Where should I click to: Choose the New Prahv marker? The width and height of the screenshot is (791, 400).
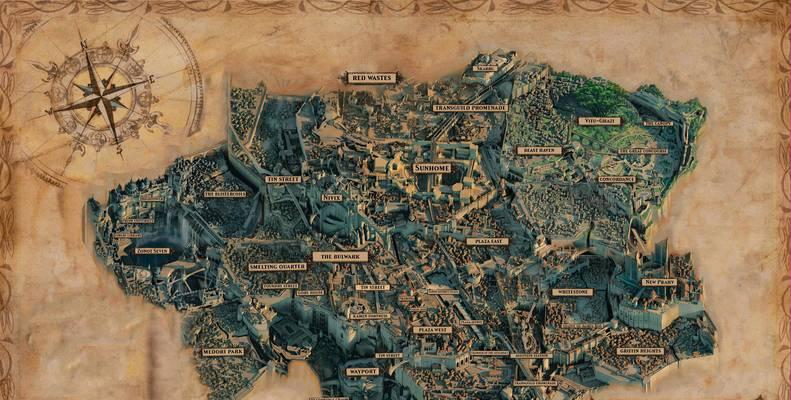(x=659, y=282)
